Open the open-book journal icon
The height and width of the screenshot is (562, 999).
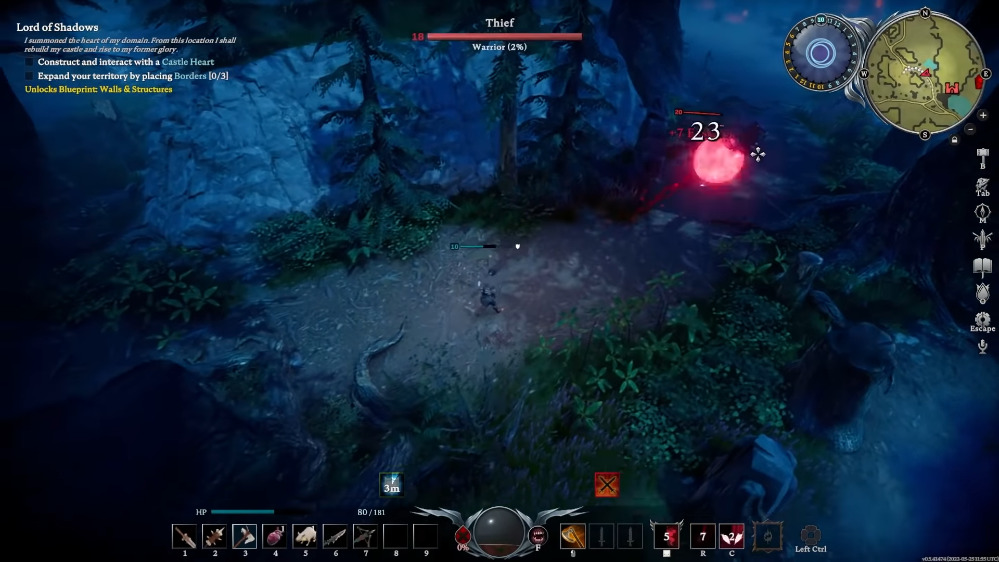982,266
